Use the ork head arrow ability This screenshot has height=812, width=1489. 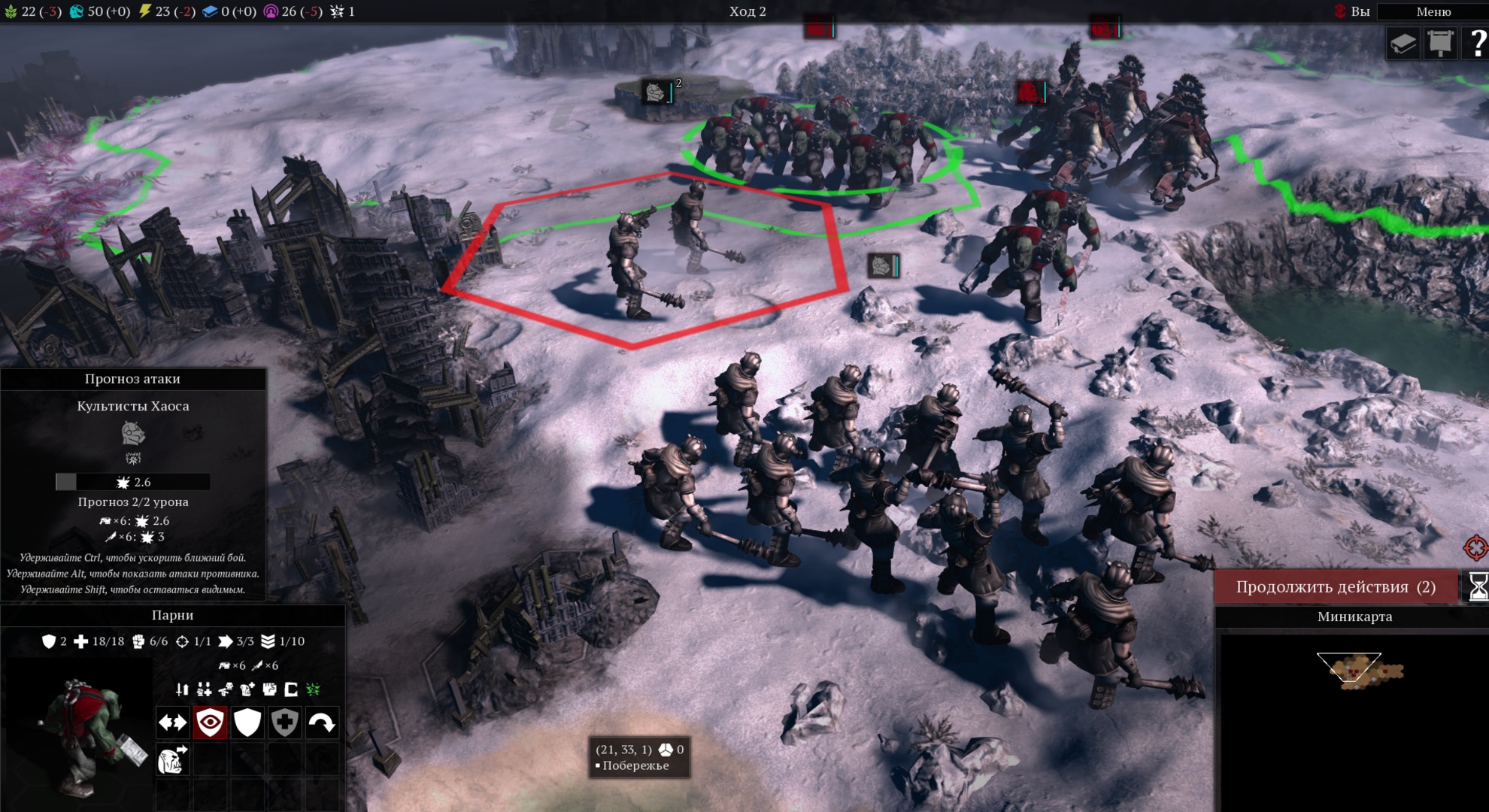172,760
